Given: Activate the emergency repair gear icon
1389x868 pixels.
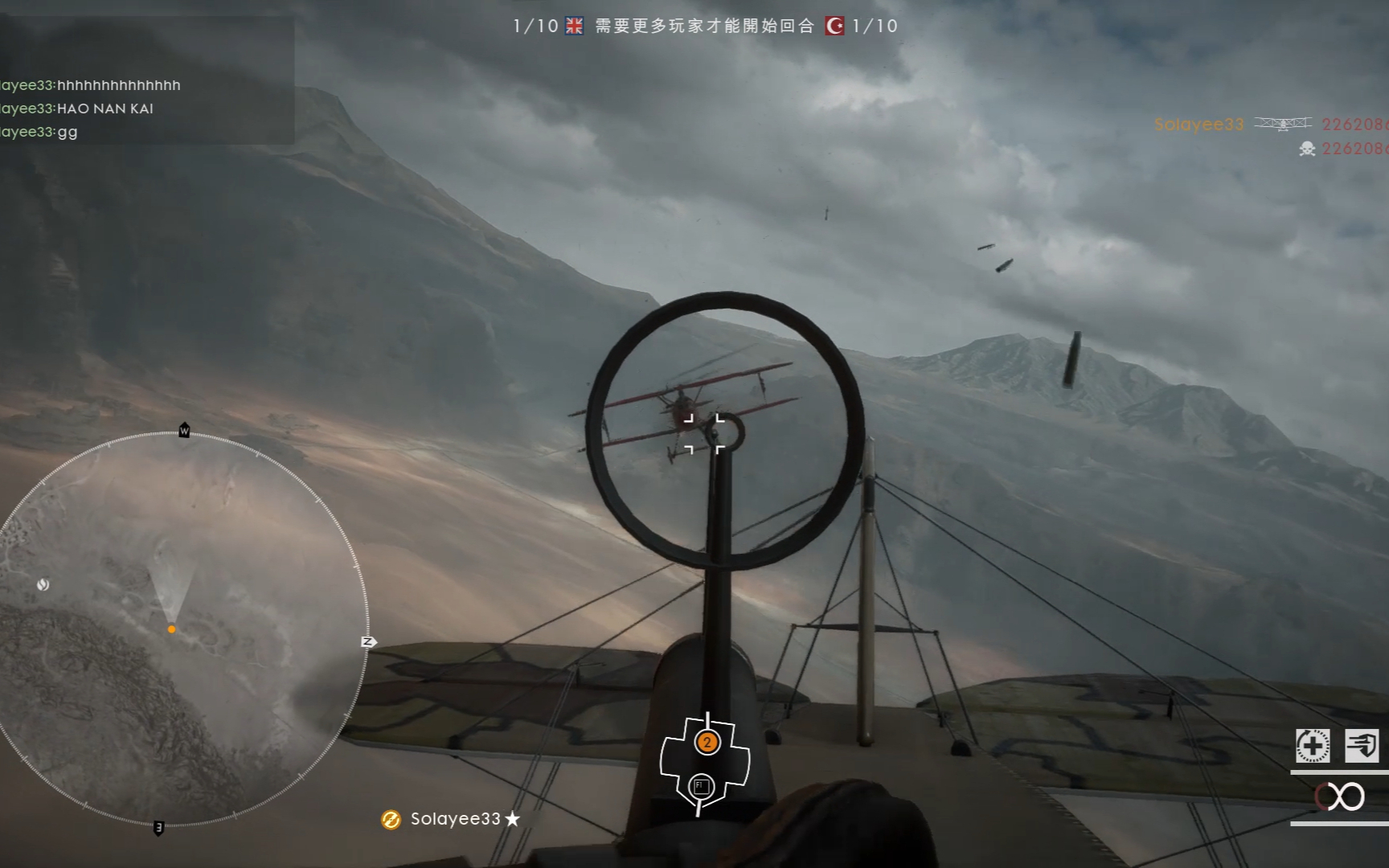Looking at the screenshot, I should pyautogui.click(x=1312, y=746).
